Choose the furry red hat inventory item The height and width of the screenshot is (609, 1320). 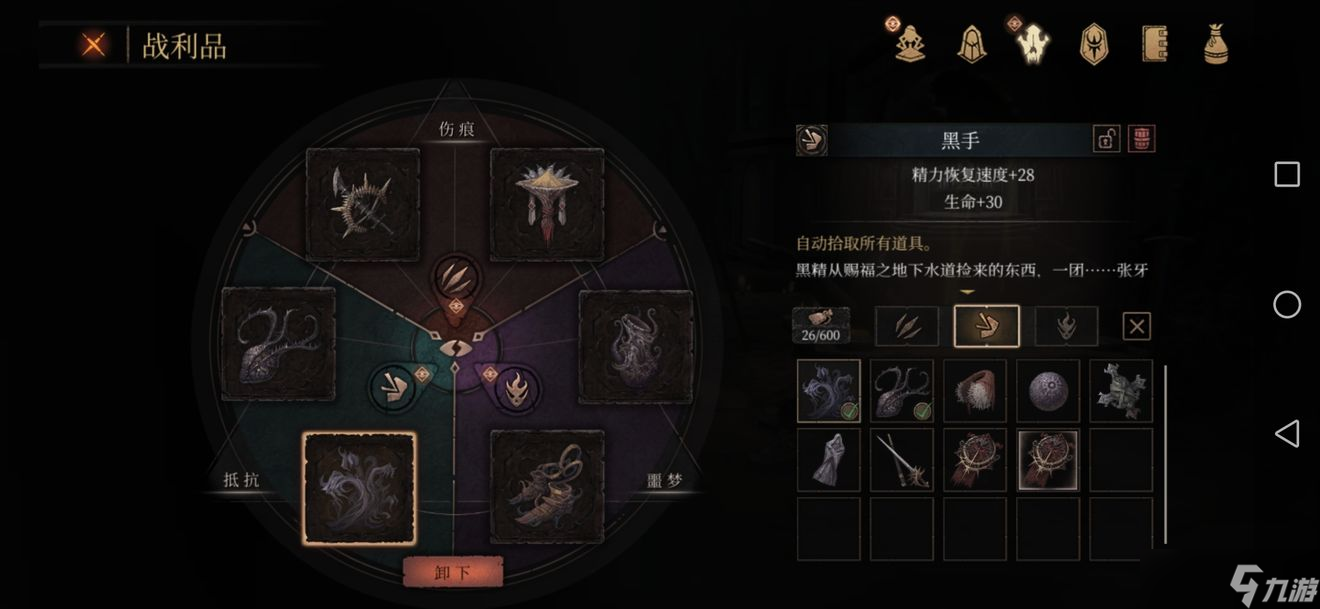pos(975,391)
